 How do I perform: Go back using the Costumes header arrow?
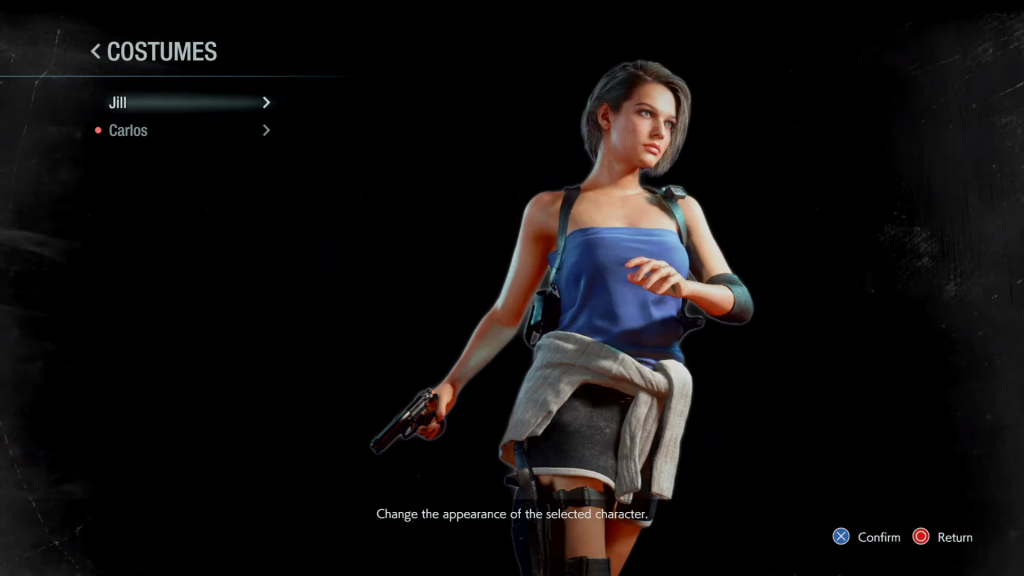(96, 51)
